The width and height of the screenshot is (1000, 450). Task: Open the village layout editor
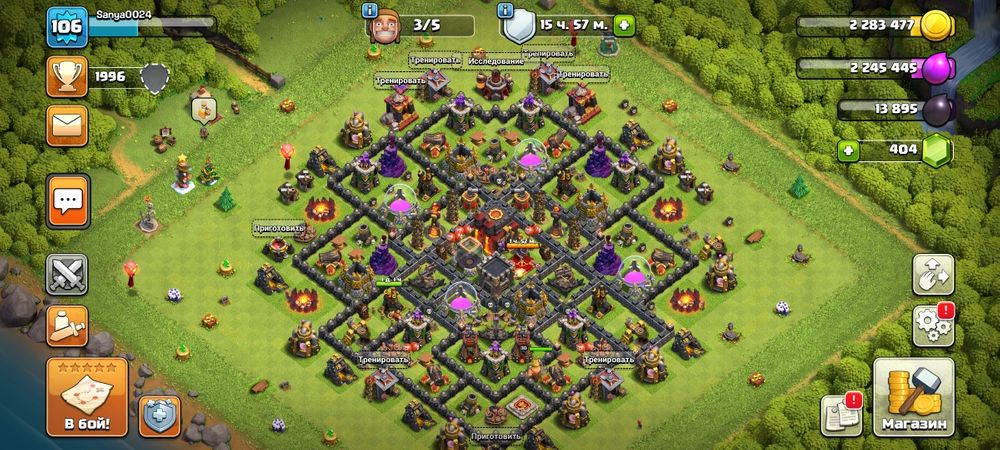tap(932, 274)
